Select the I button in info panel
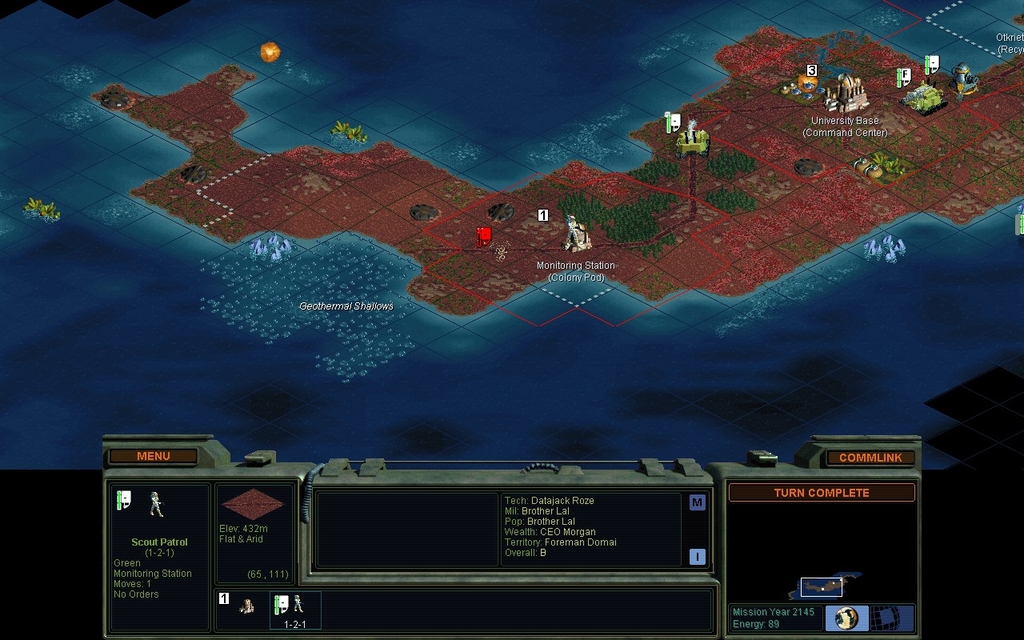 point(697,557)
